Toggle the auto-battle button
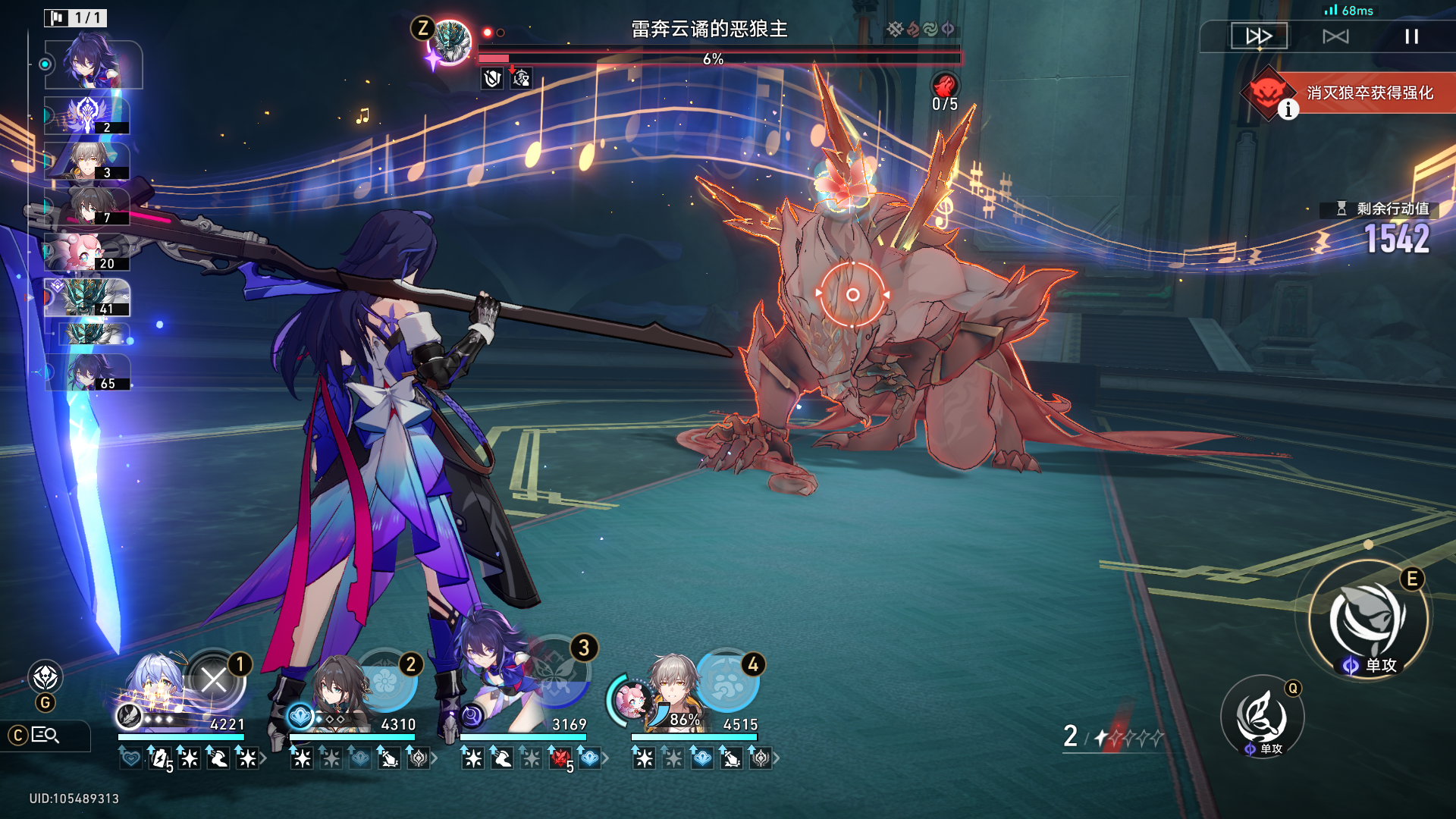The image size is (1456, 819). [1335, 36]
